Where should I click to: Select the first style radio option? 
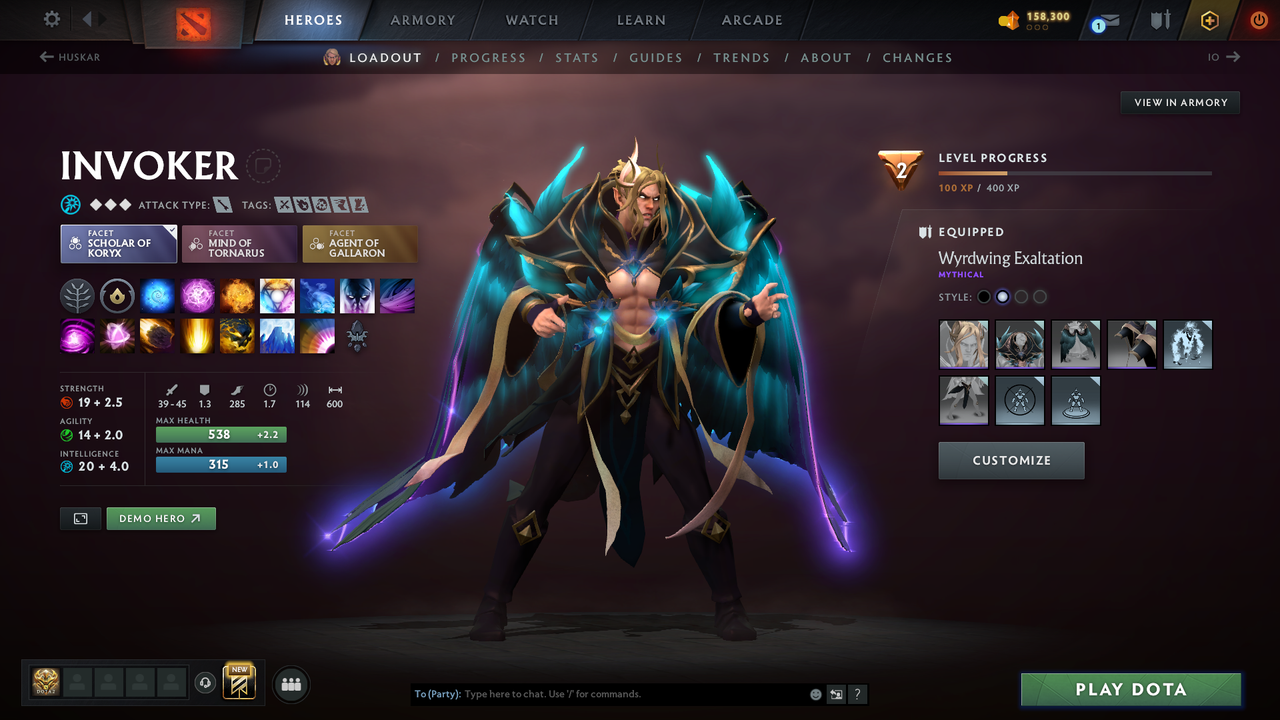pyautogui.click(x=983, y=296)
